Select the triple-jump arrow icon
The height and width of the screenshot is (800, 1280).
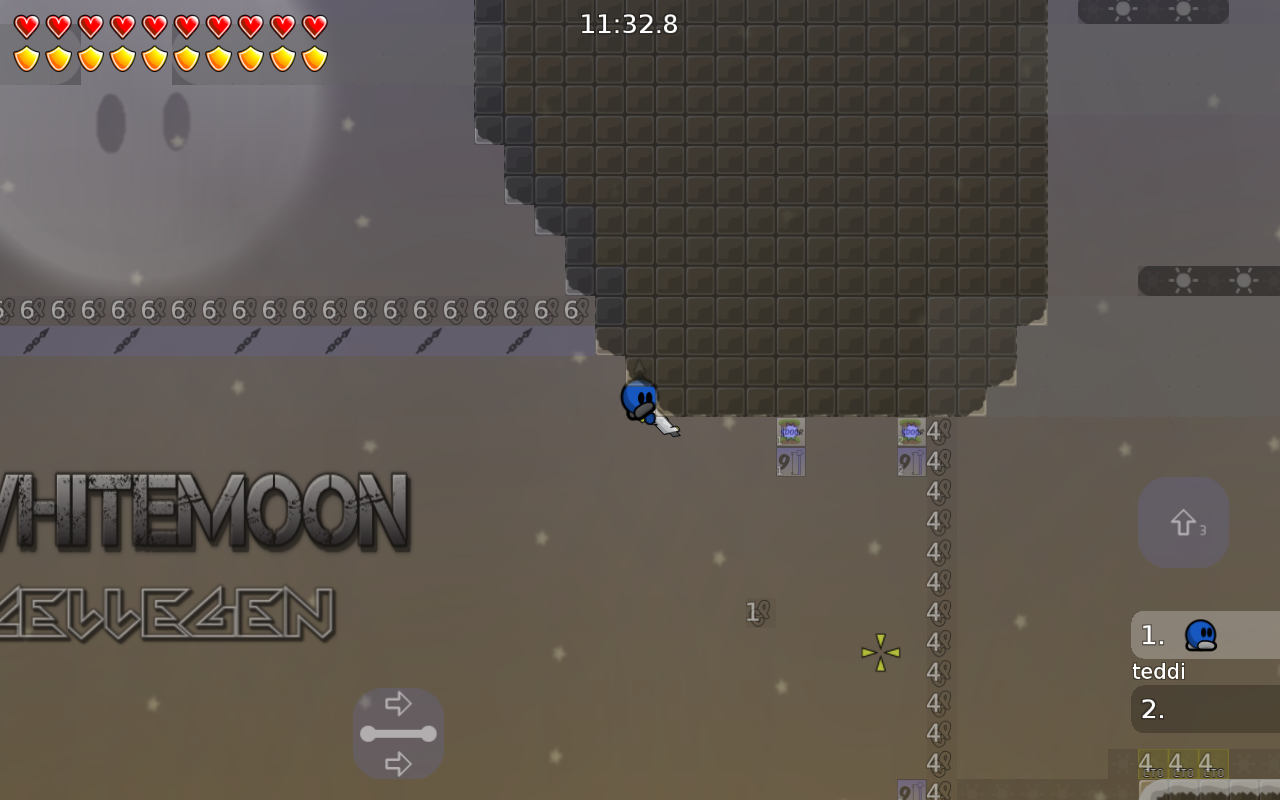(x=1183, y=521)
